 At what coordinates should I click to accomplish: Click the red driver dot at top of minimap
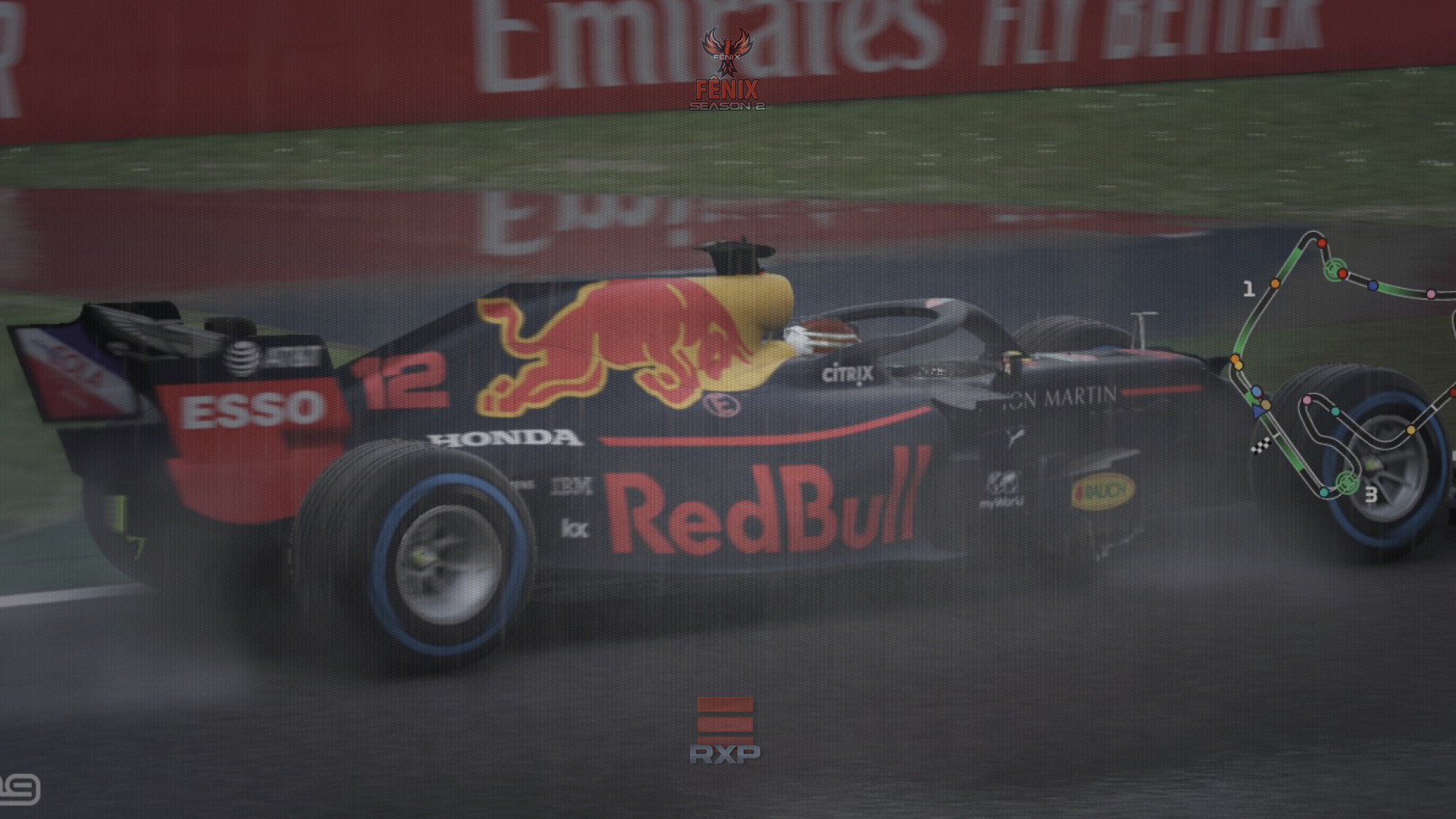tap(1321, 243)
